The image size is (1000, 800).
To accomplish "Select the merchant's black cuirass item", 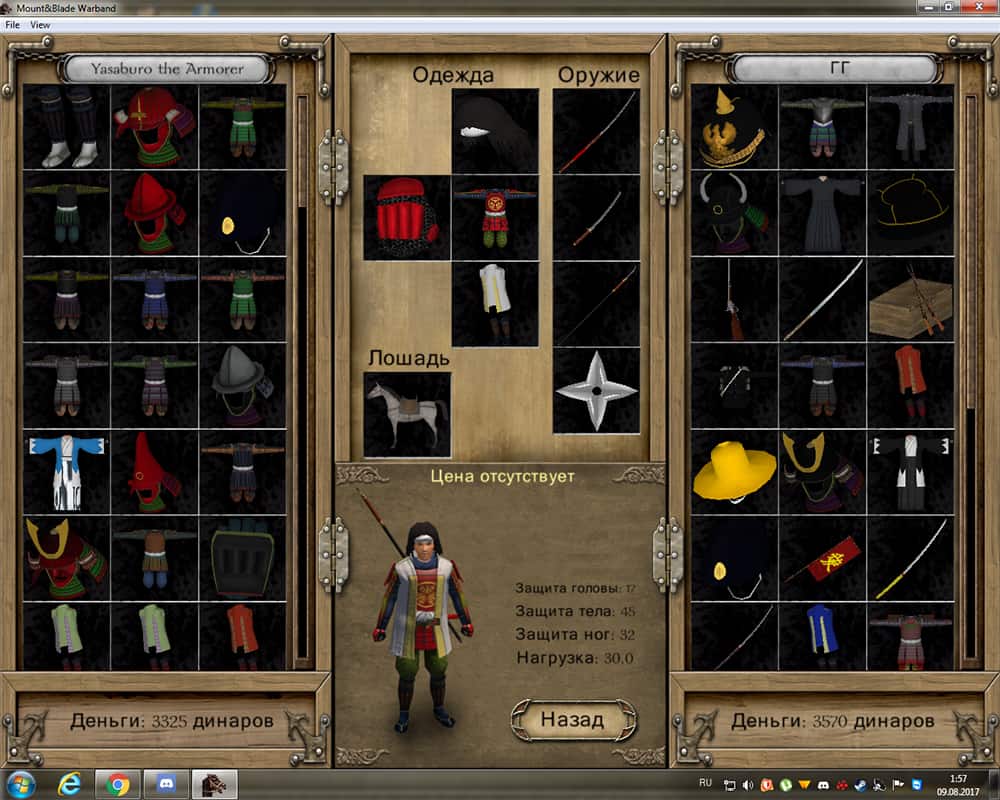I will [243, 557].
